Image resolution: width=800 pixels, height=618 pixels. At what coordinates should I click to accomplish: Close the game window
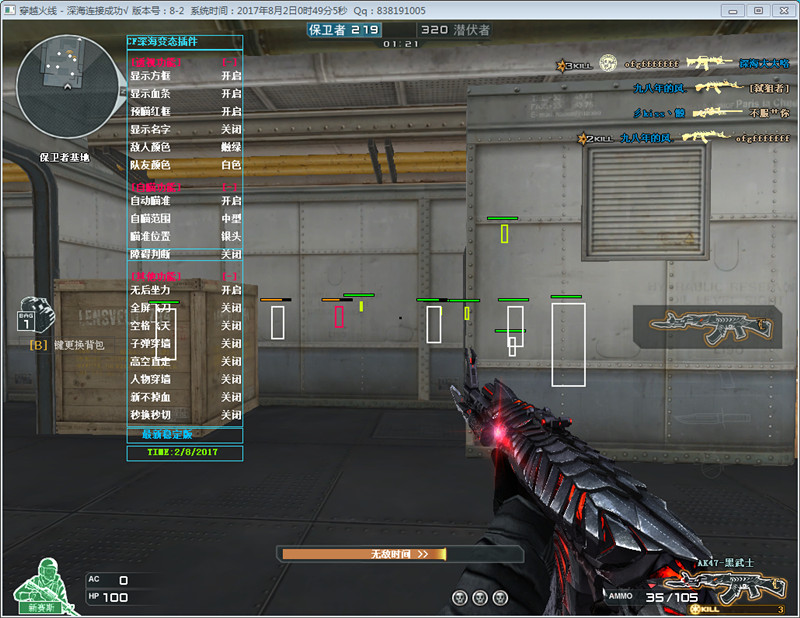(781, 10)
